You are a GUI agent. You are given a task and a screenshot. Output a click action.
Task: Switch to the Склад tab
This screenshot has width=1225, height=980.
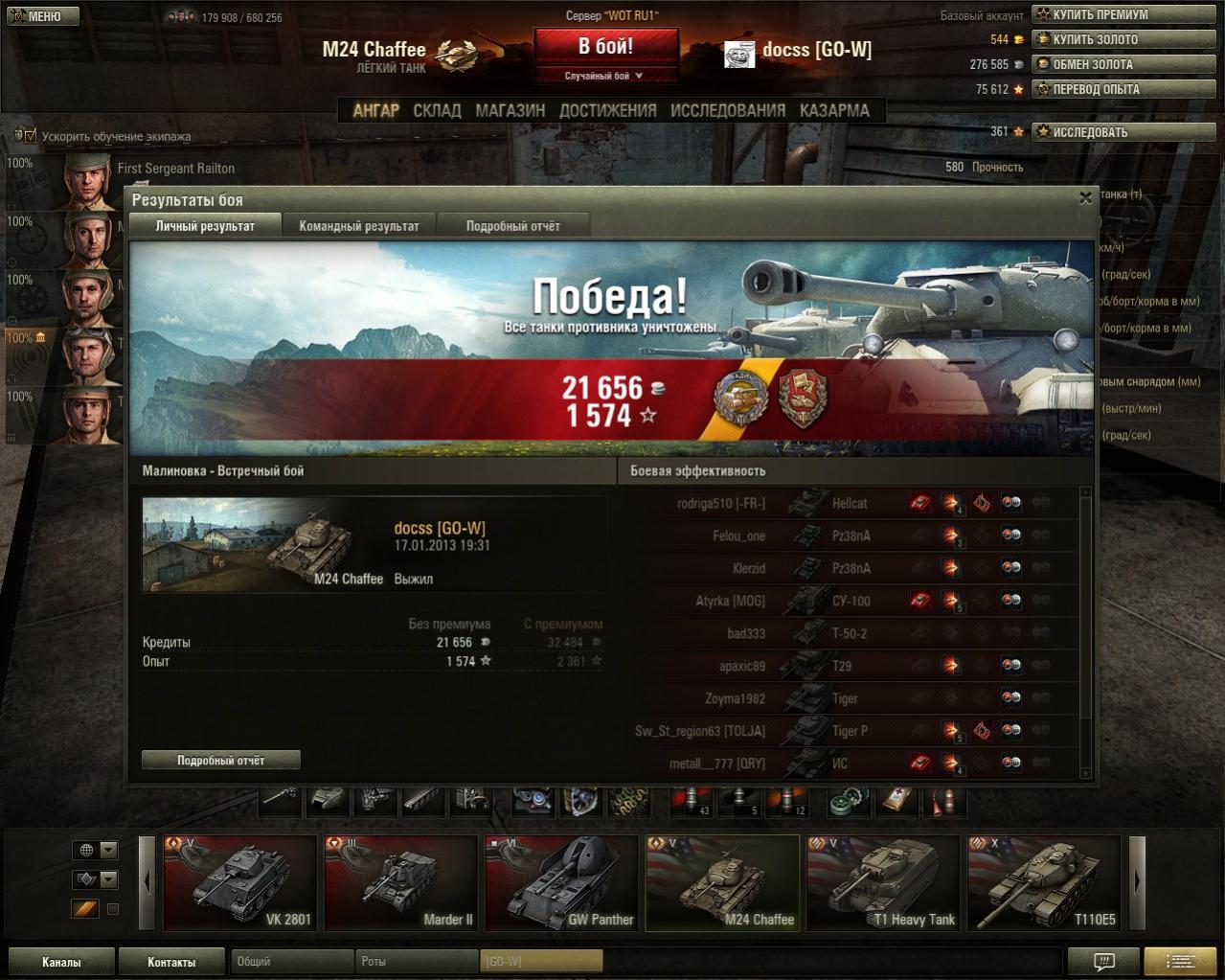click(437, 110)
